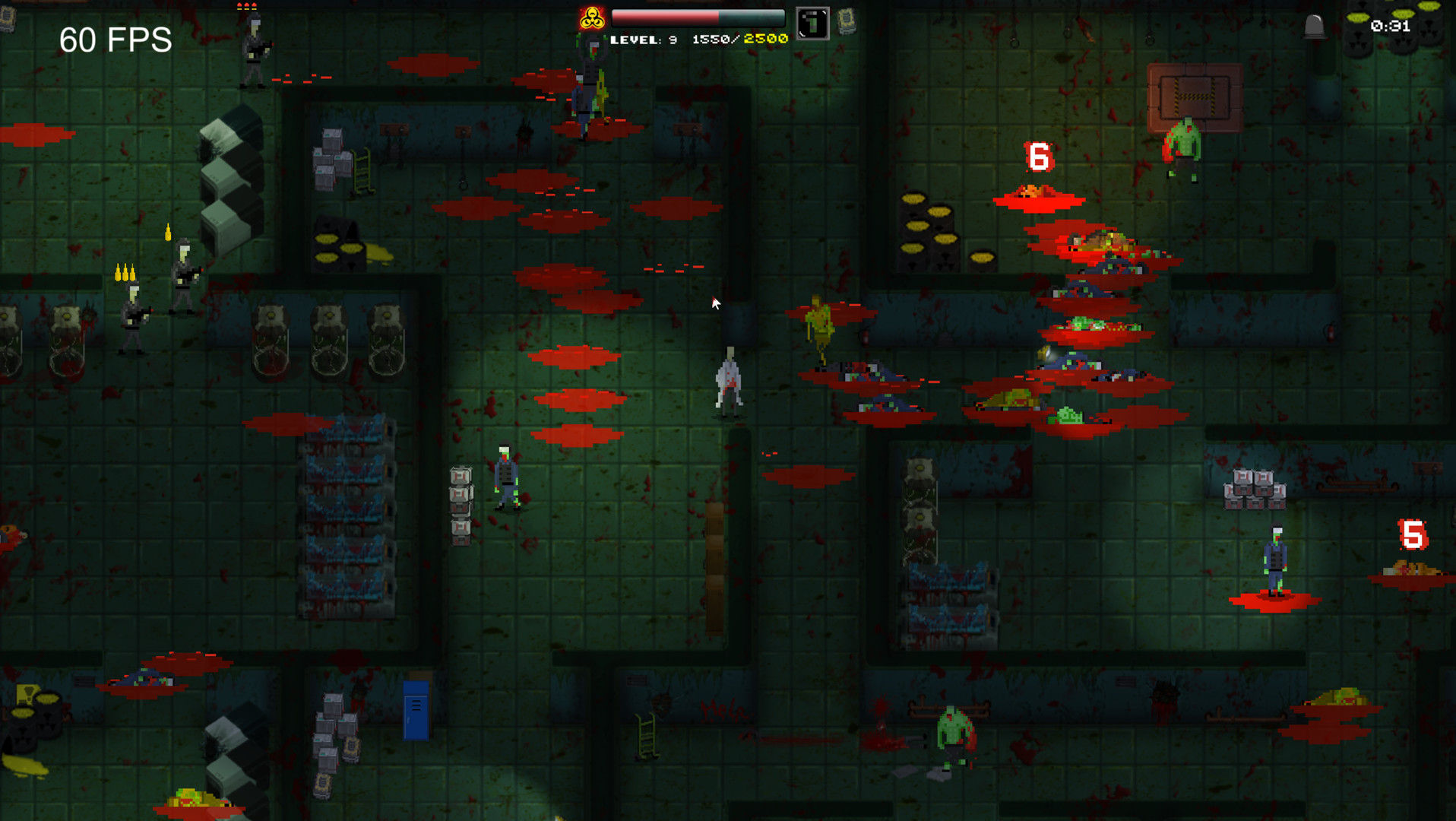Select the framed zombie ability slot
1456x821 pixels.
[x=812, y=24]
